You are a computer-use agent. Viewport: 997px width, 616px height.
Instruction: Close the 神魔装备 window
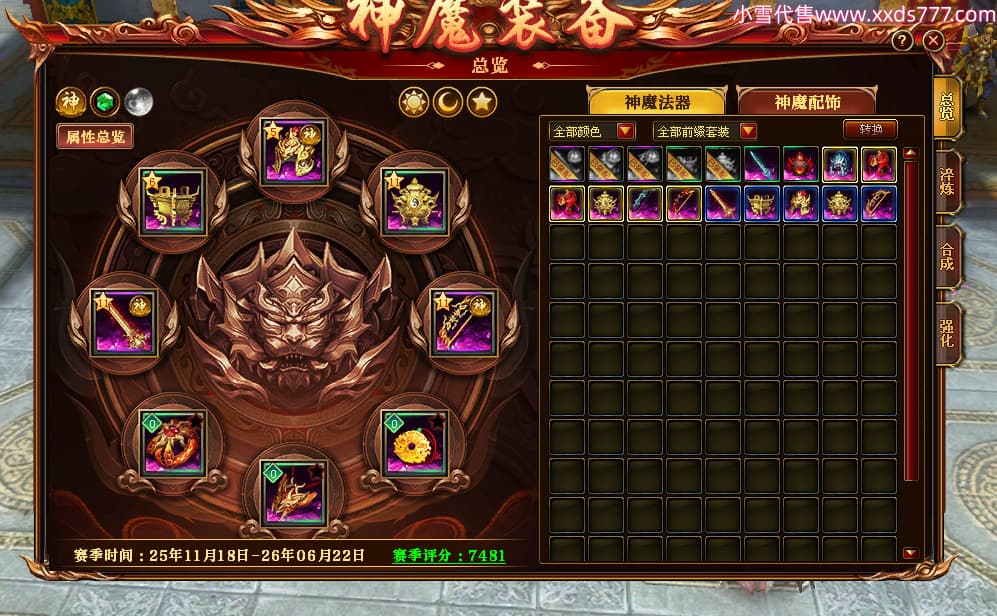click(x=933, y=41)
